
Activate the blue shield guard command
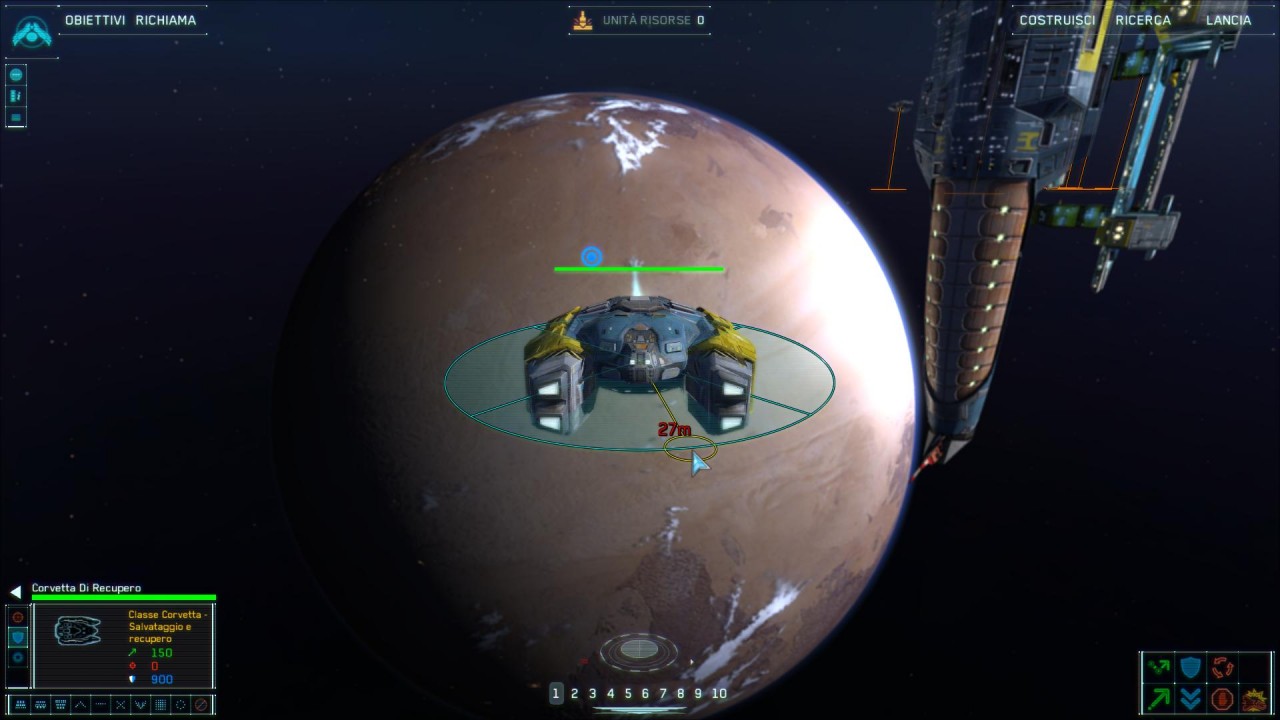(x=1190, y=667)
